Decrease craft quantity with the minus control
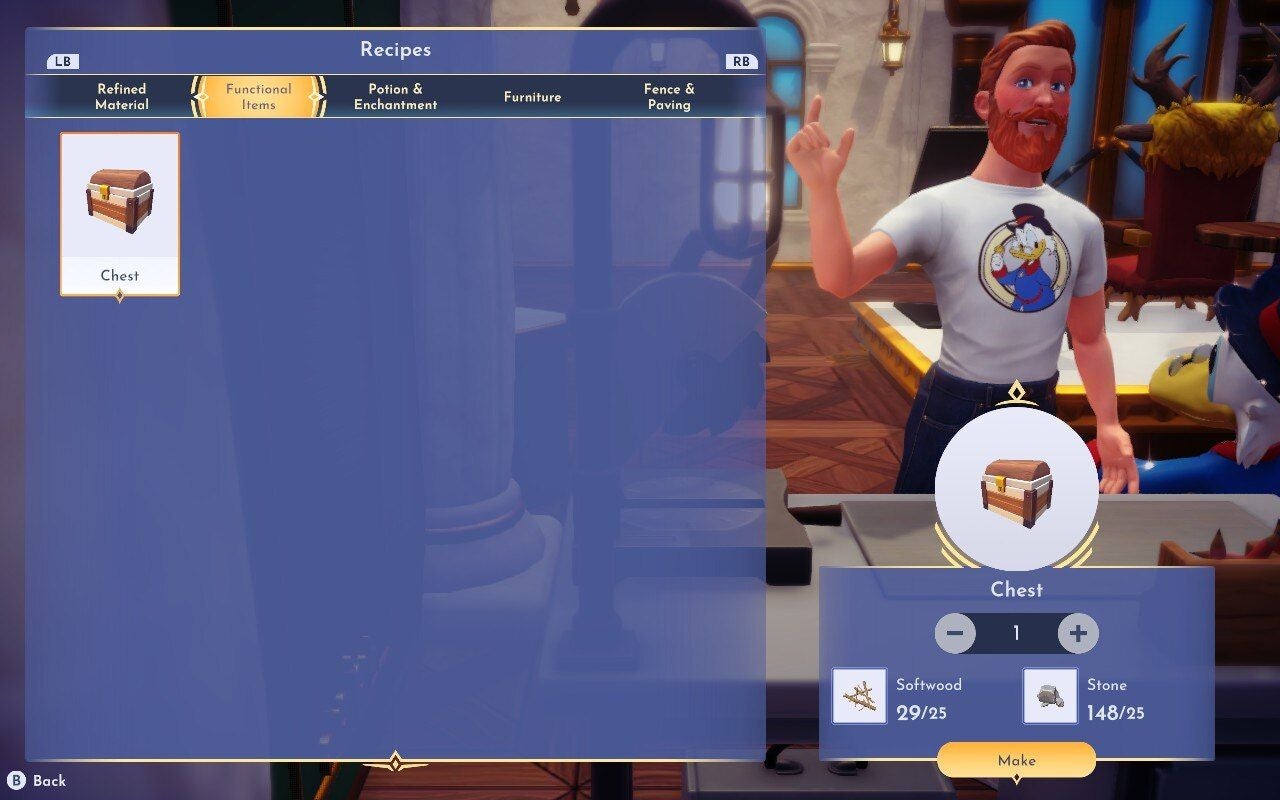Image resolution: width=1280 pixels, height=800 pixels. pos(953,632)
